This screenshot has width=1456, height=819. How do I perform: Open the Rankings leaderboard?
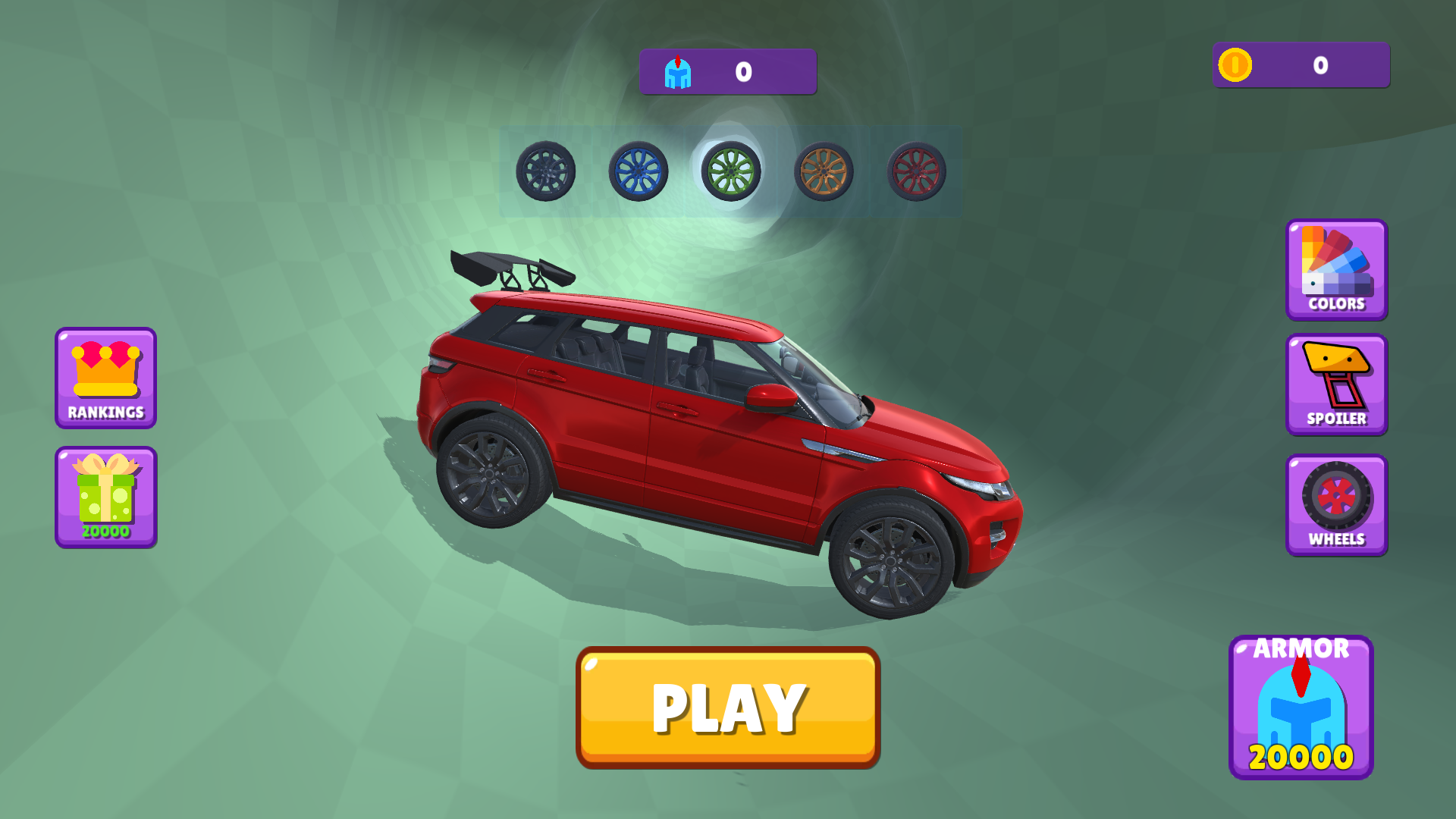(105, 378)
